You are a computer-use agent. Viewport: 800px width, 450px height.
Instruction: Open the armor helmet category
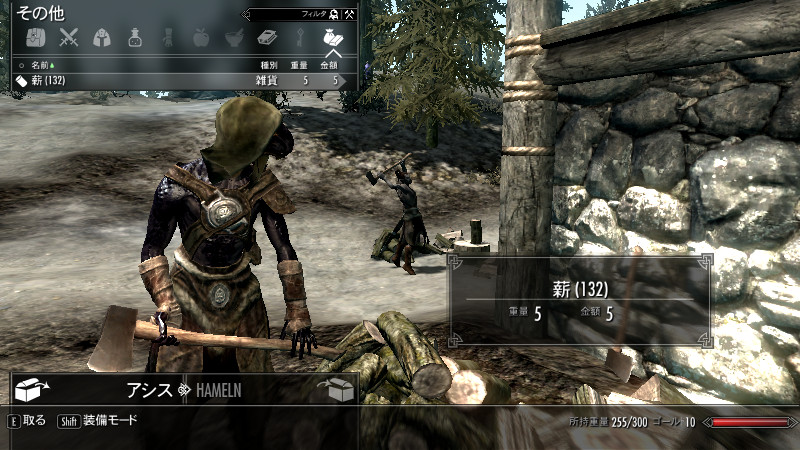[101, 38]
